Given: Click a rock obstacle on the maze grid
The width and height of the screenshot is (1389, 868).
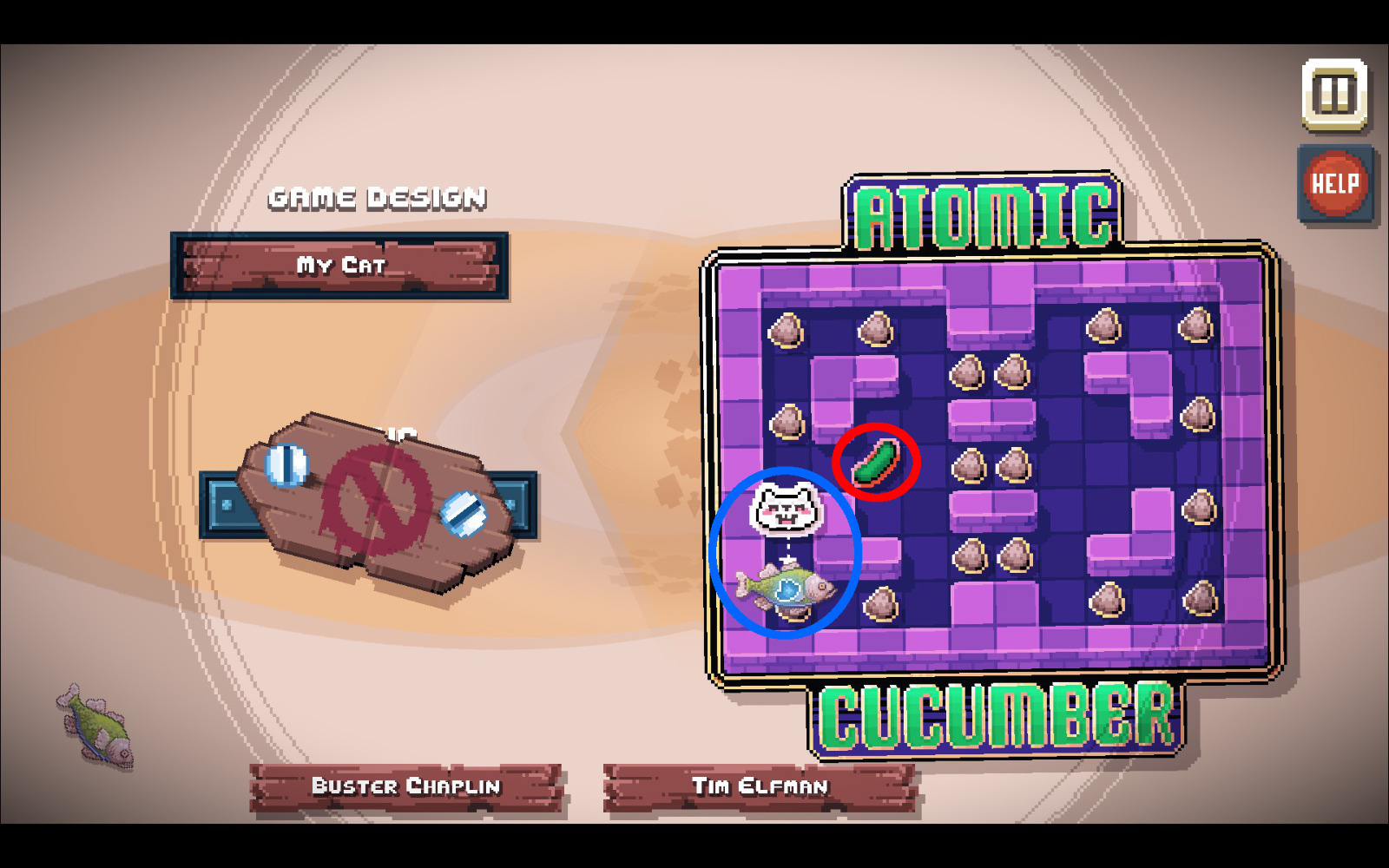Looking at the screenshot, I should pos(786,331).
